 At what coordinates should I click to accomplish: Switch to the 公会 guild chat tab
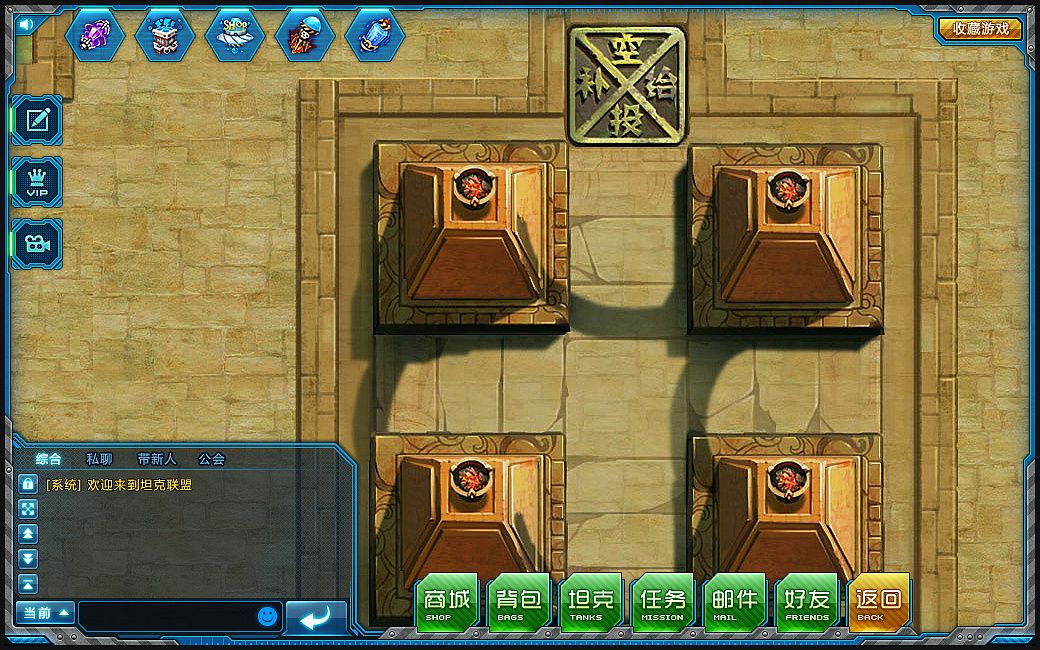[x=211, y=459]
